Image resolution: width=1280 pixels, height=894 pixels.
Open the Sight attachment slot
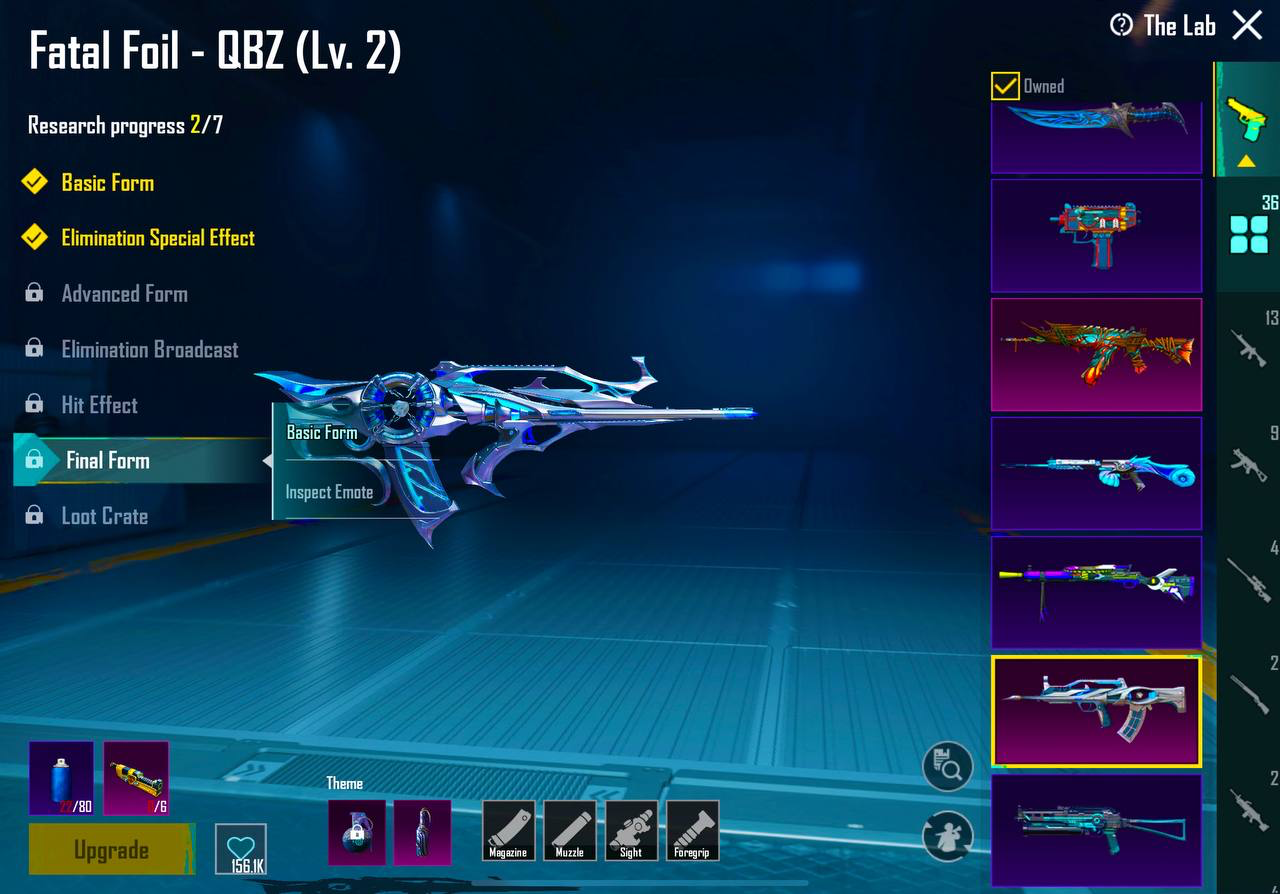[631, 831]
